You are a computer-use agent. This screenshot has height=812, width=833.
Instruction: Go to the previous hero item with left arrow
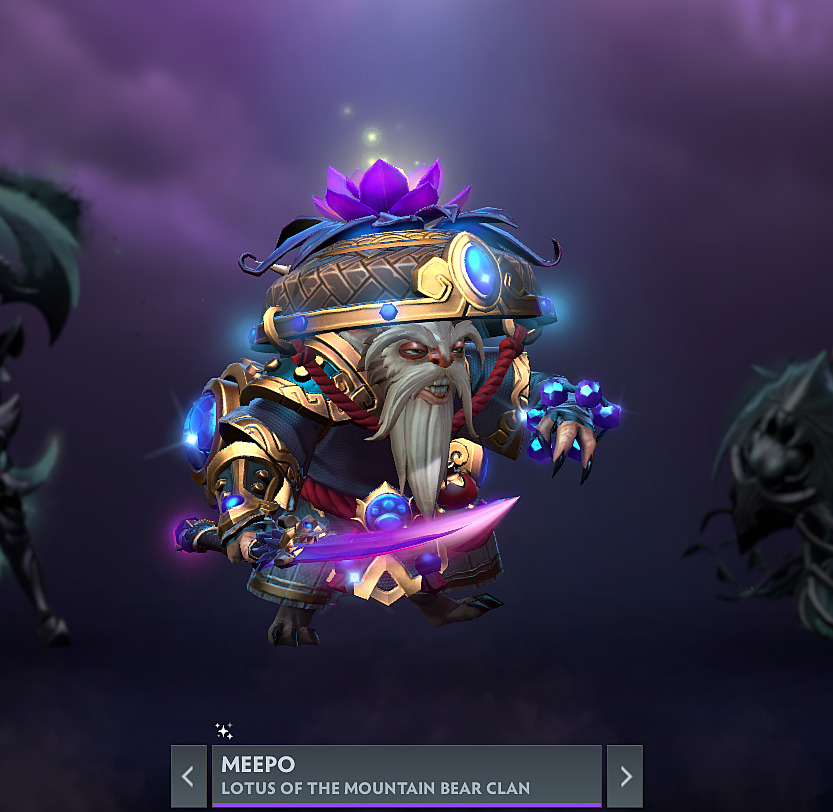coord(188,776)
